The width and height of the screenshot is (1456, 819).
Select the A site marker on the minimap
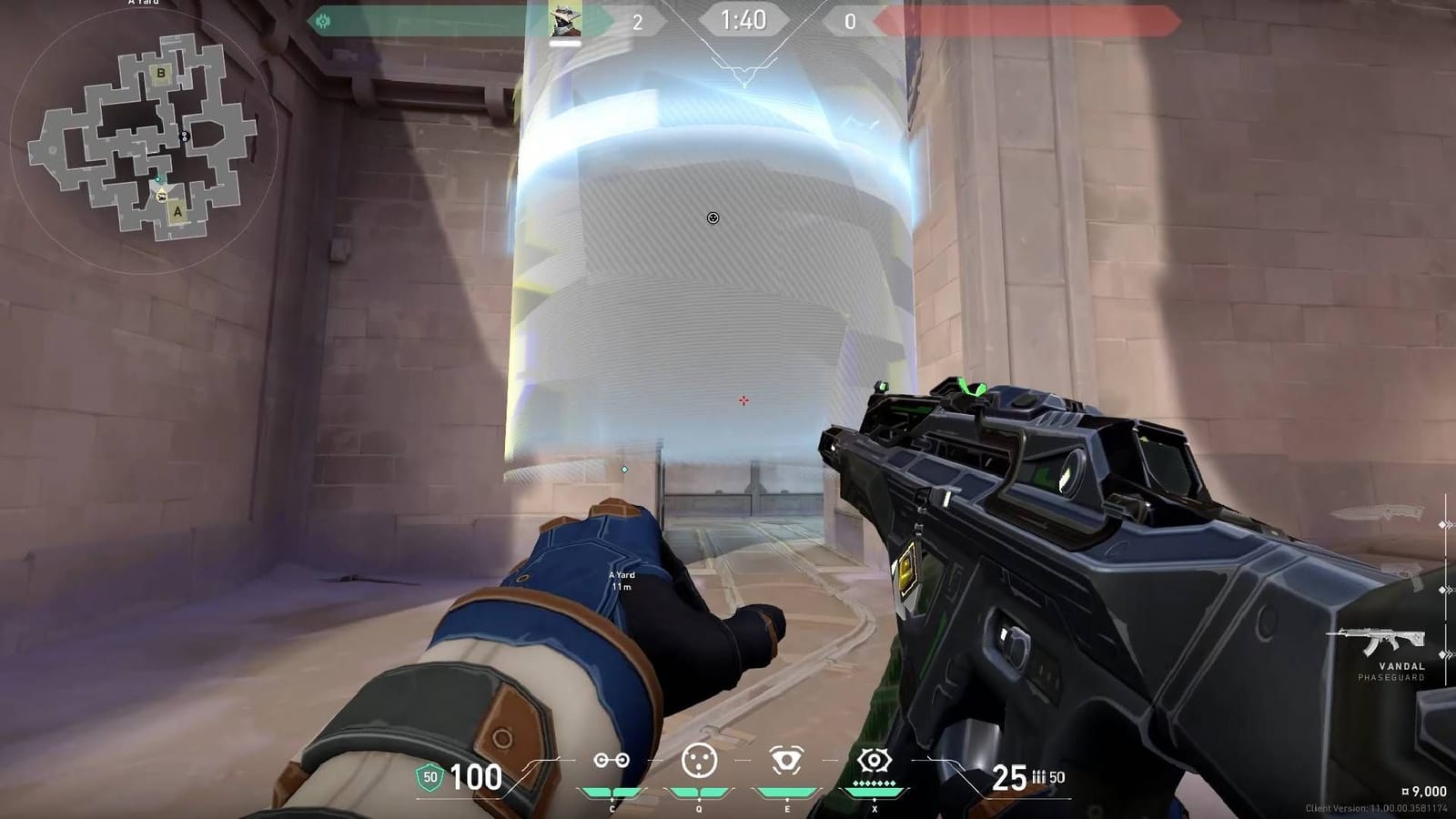177,212
